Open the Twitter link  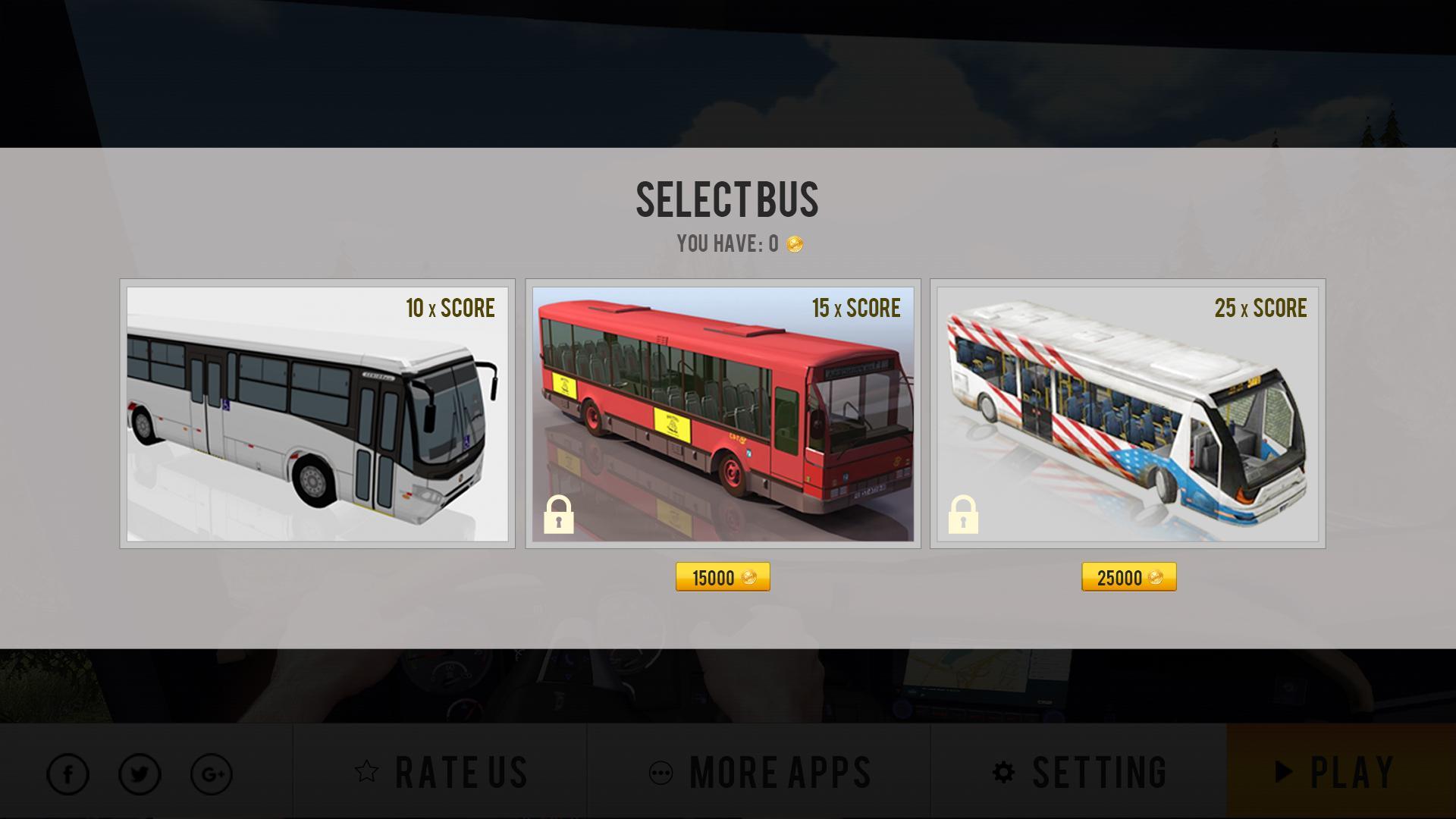coord(140,774)
